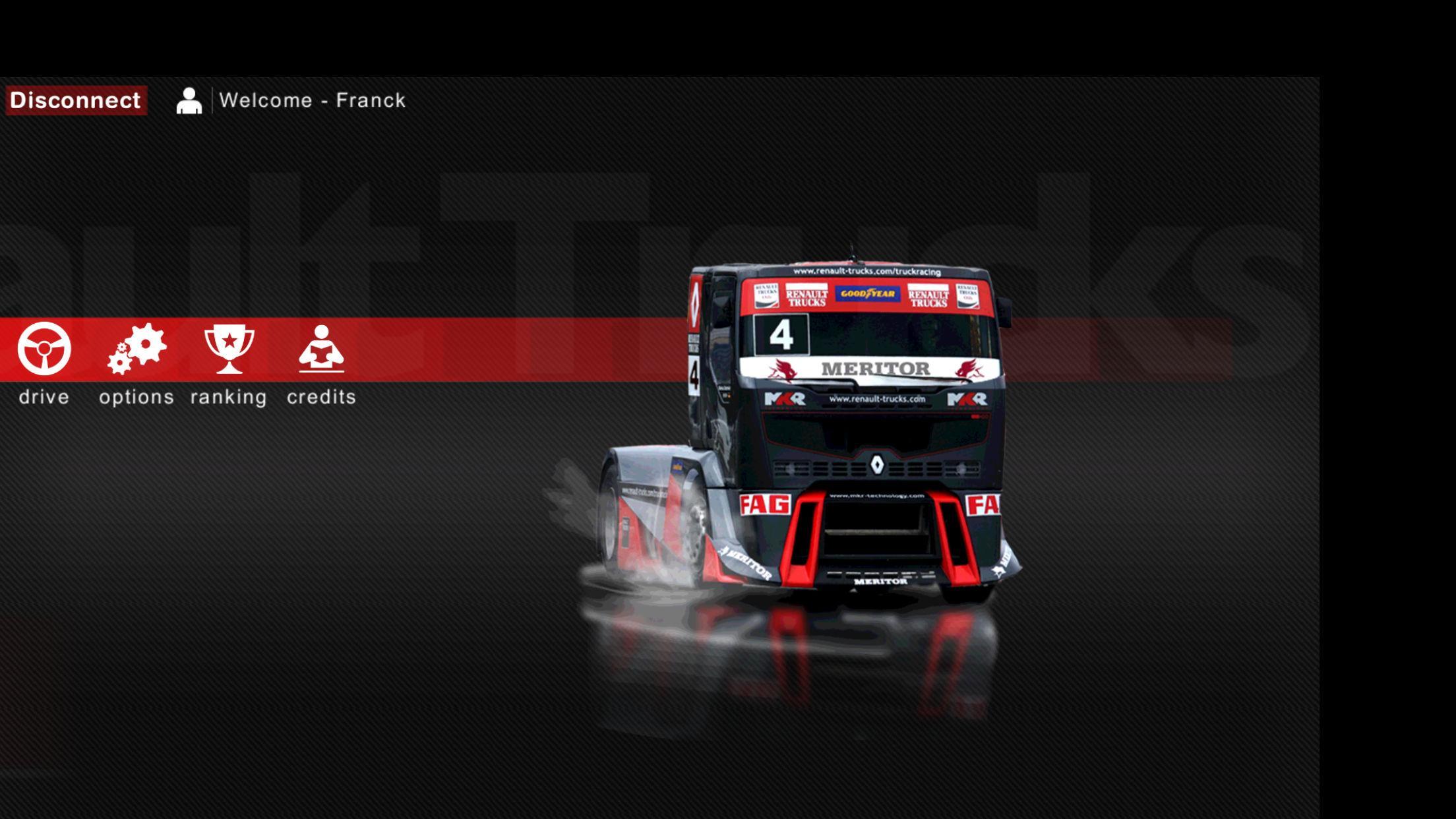View the credits page
1456x819 pixels.
pos(321,349)
